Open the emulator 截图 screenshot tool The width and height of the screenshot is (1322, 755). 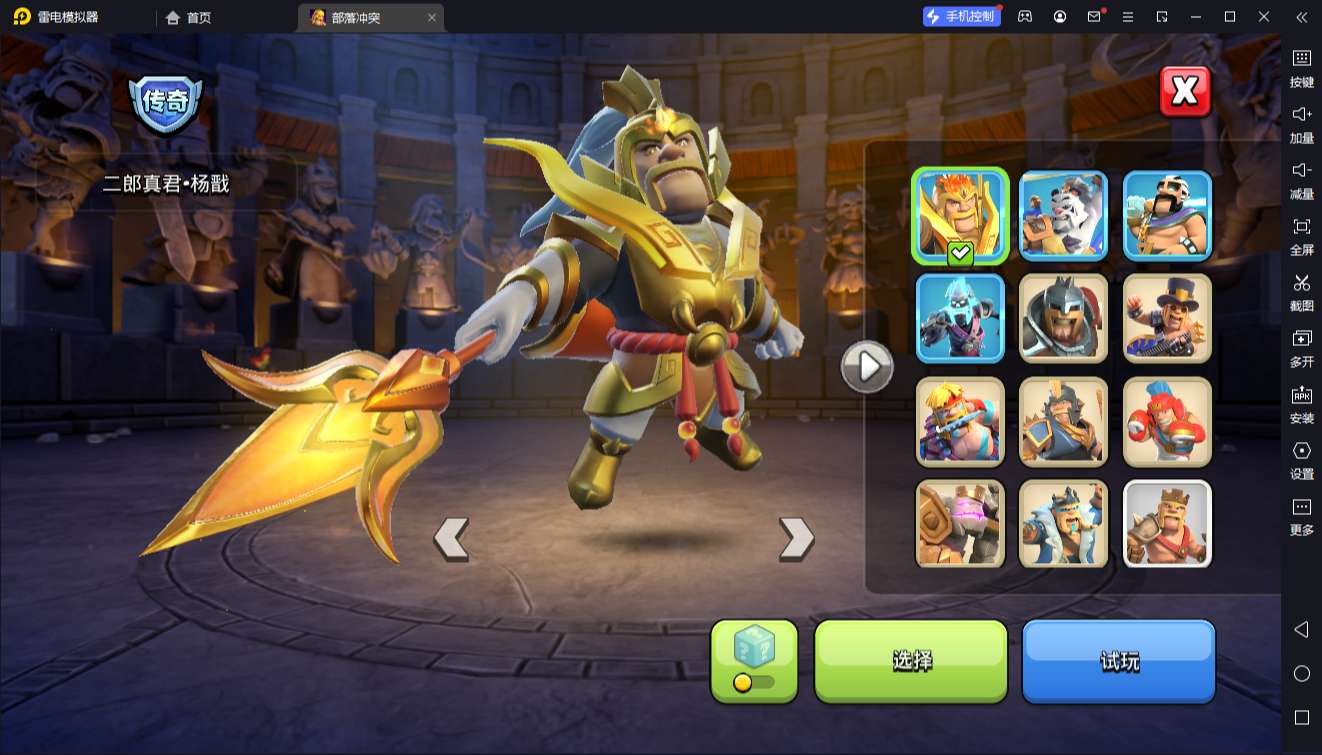(1301, 291)
